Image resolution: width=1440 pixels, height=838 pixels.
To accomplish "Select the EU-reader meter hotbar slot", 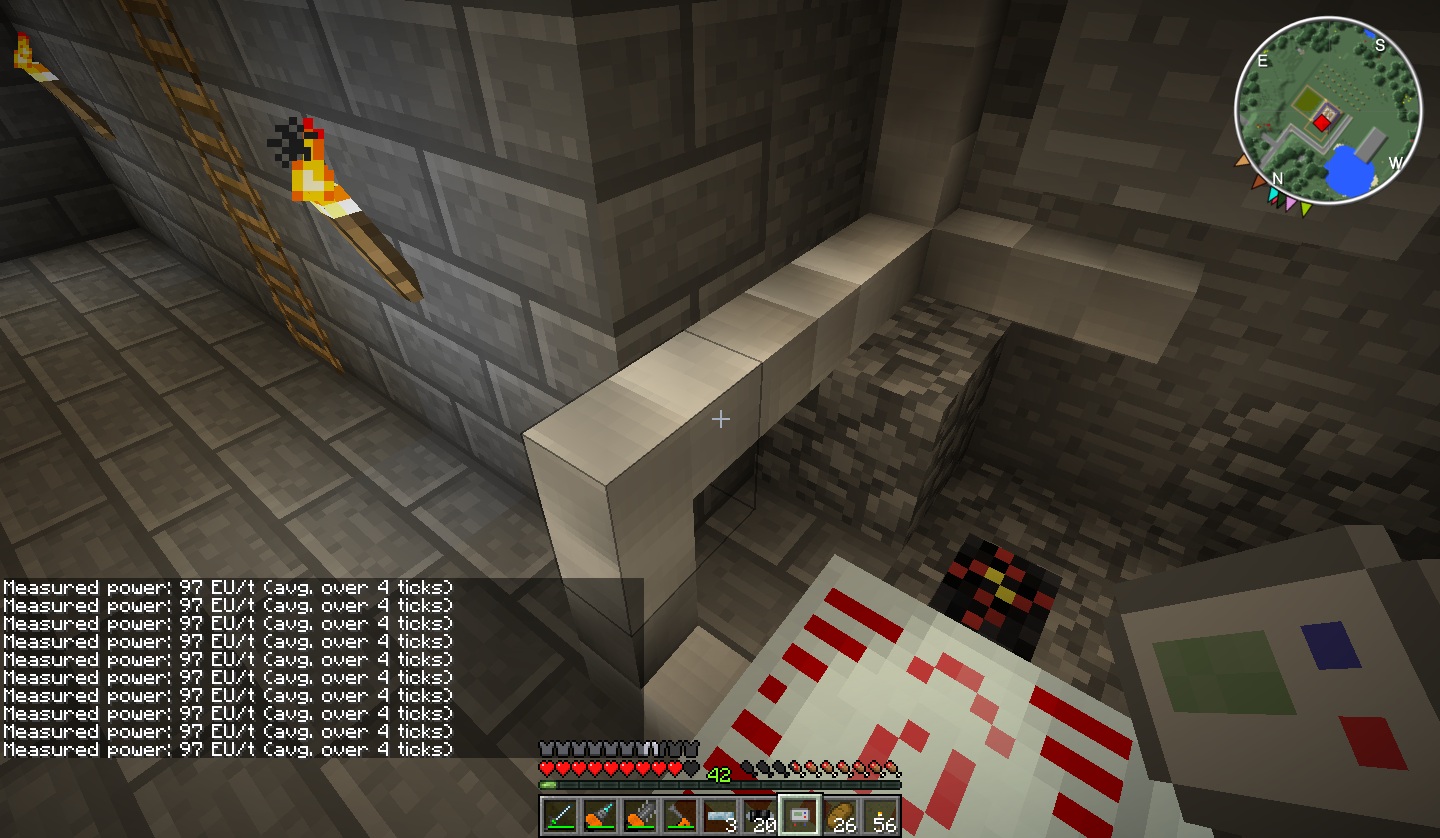I will [x=800, y=816].
